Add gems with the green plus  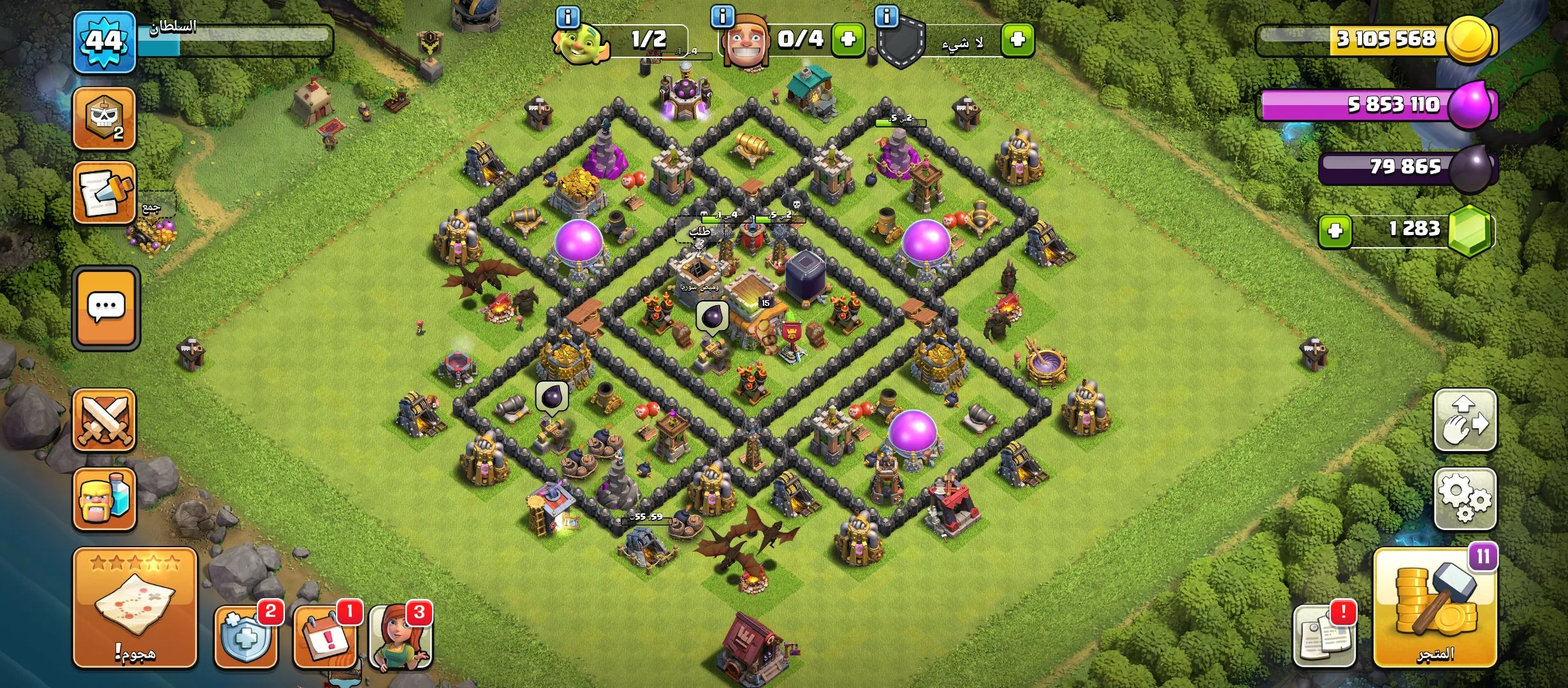1335,230
